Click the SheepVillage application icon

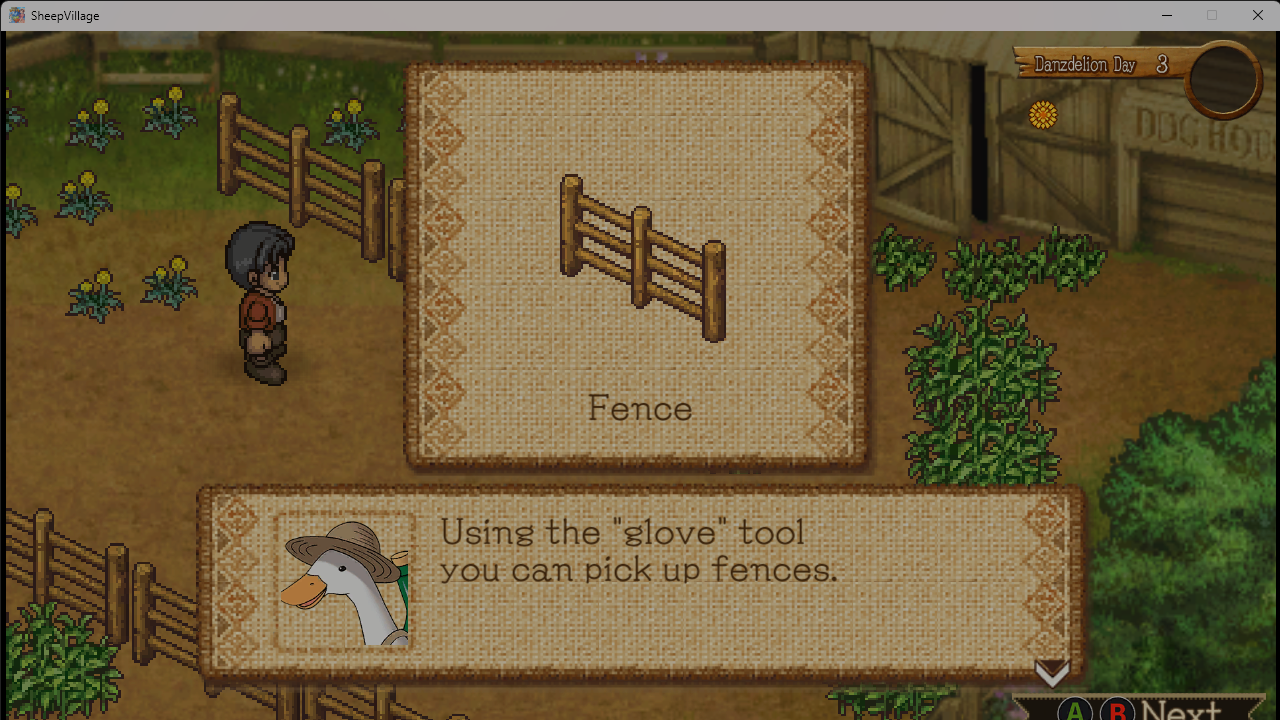pyautogui.click(x=15, y=15)
